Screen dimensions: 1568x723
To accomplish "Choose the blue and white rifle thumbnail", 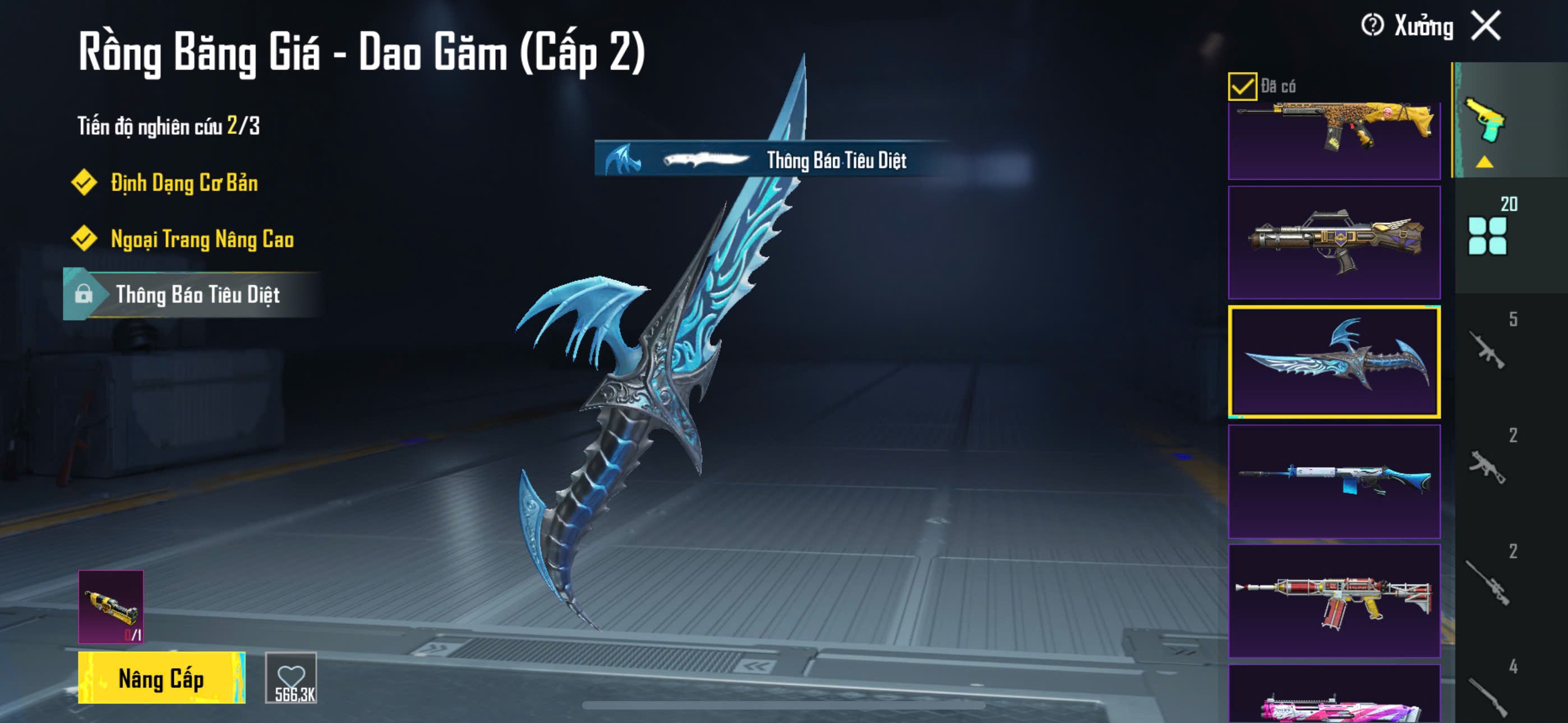I will (x=1334, y=481).
